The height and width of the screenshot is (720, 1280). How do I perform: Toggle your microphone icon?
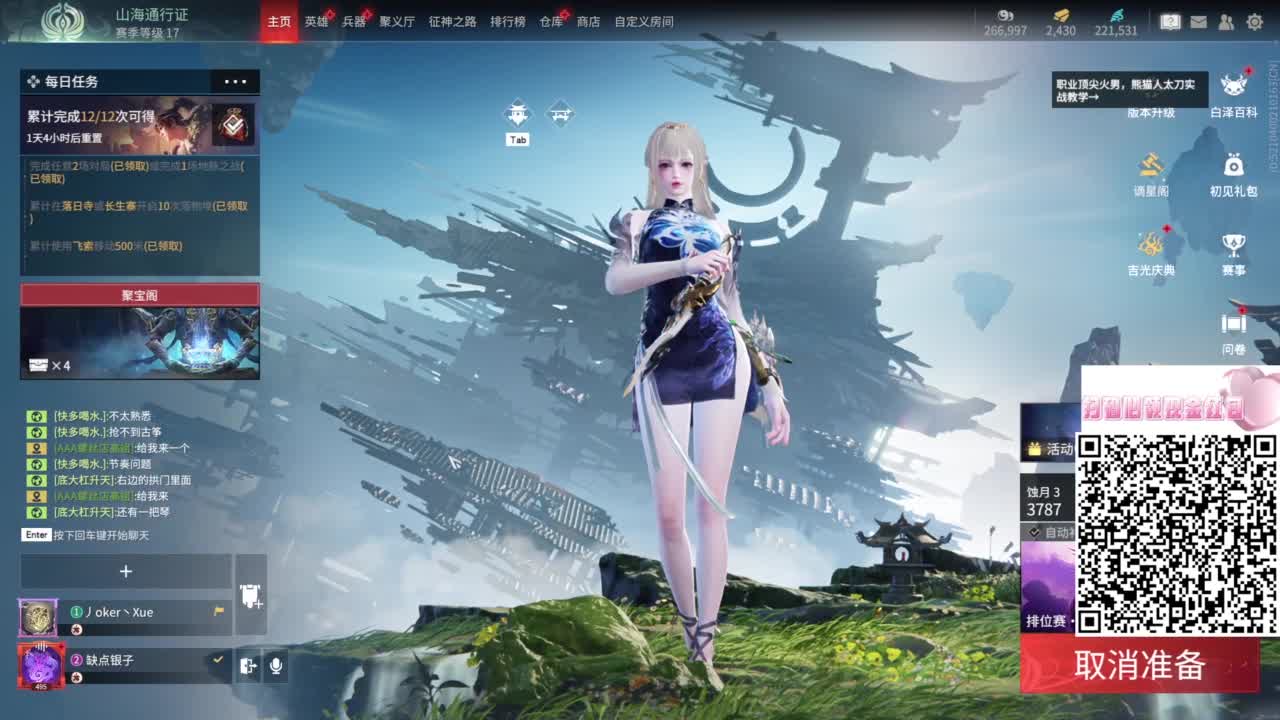tap(275, 666)
